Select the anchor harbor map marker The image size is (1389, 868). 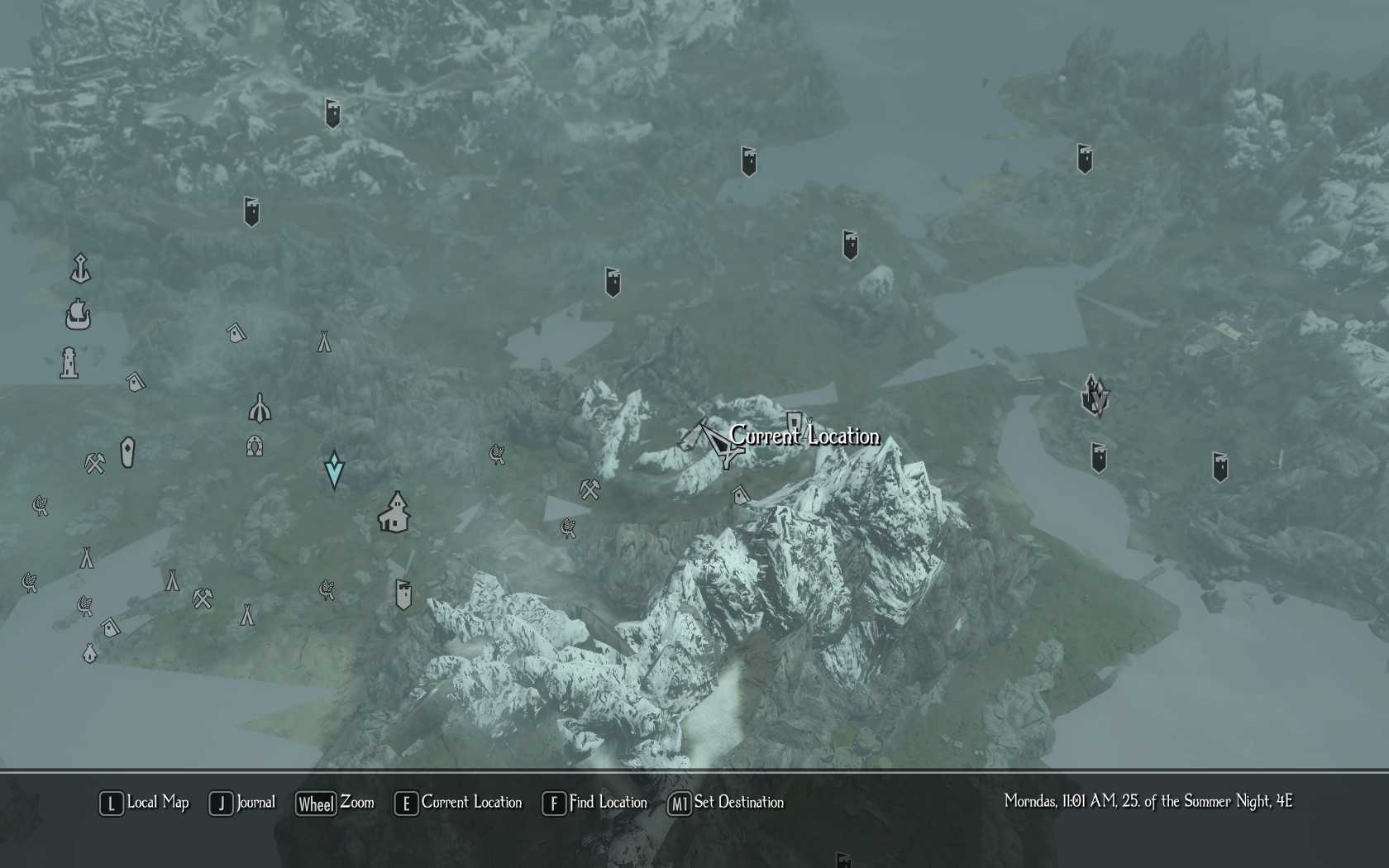[80, 269]
